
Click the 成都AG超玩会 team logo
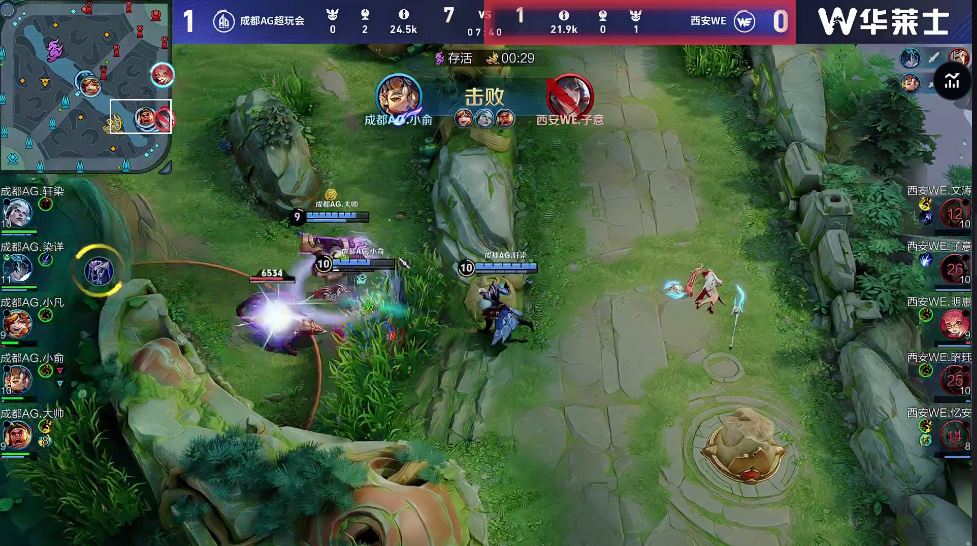point(224,22)
